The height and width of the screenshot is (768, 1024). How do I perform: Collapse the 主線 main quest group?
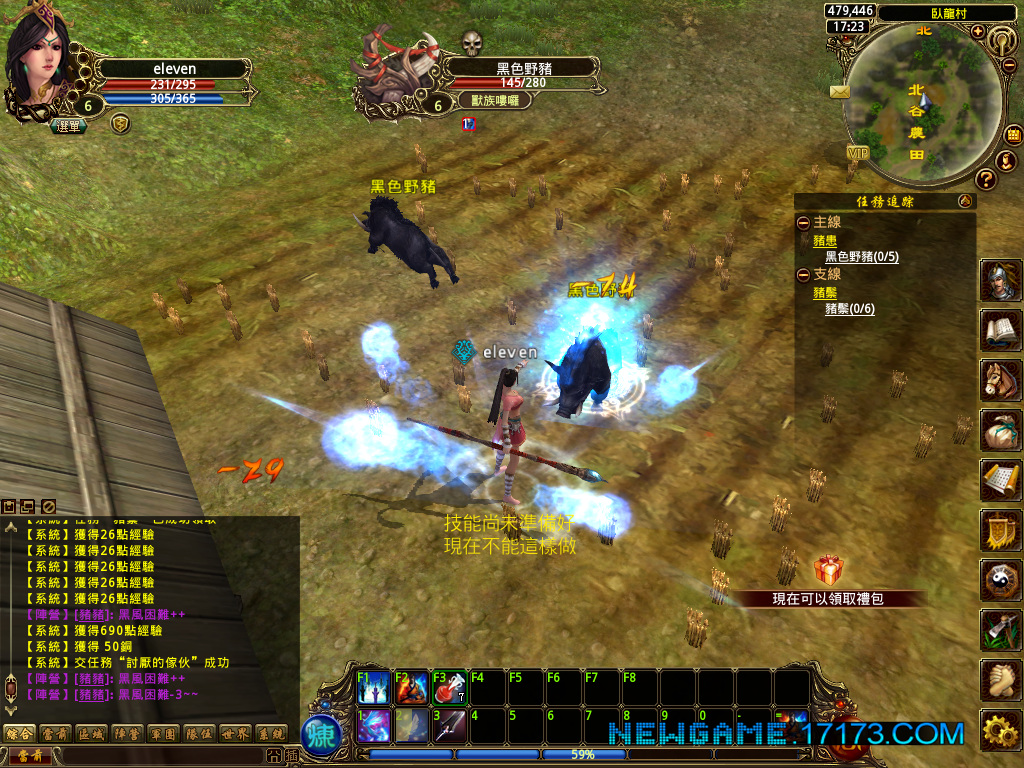[803, 222]
